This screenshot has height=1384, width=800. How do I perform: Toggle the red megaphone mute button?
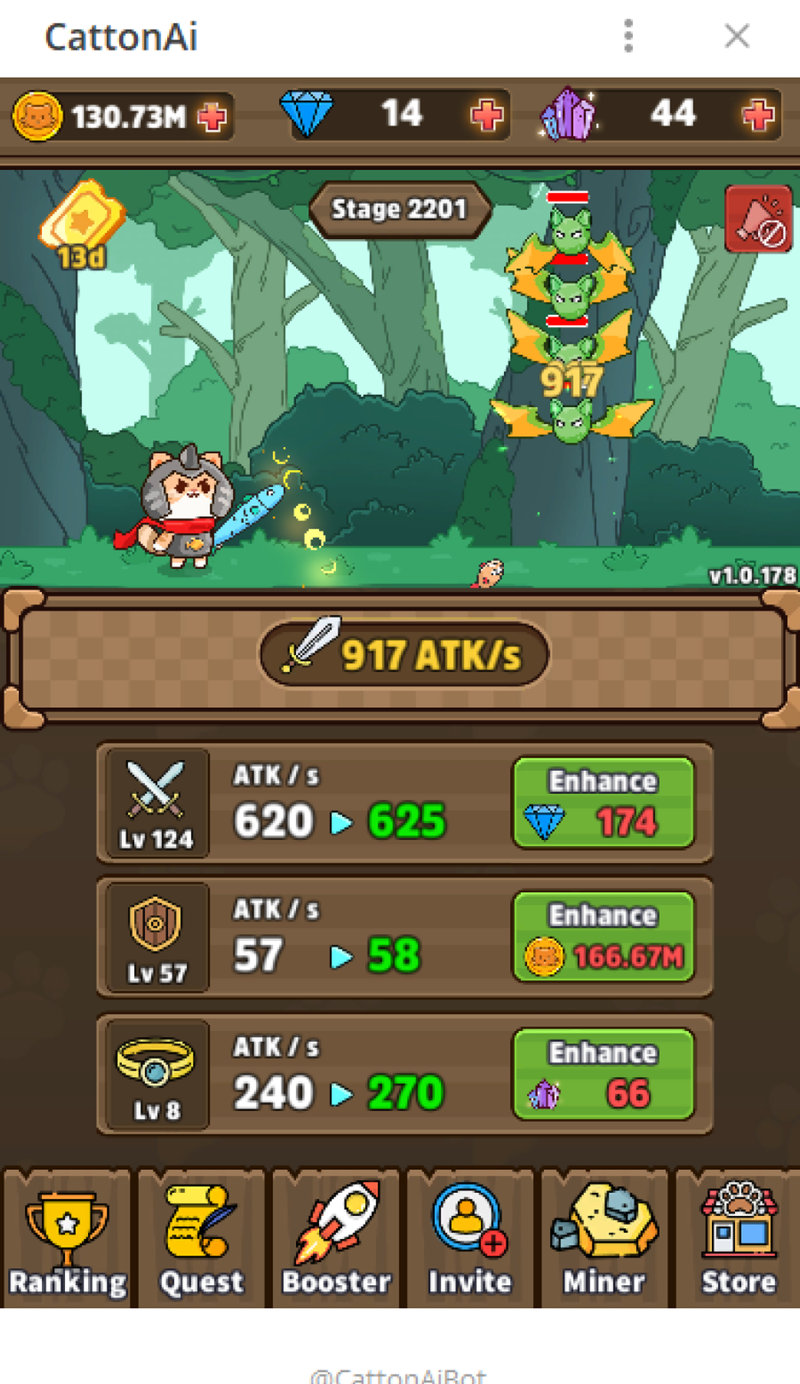[758, 219]
